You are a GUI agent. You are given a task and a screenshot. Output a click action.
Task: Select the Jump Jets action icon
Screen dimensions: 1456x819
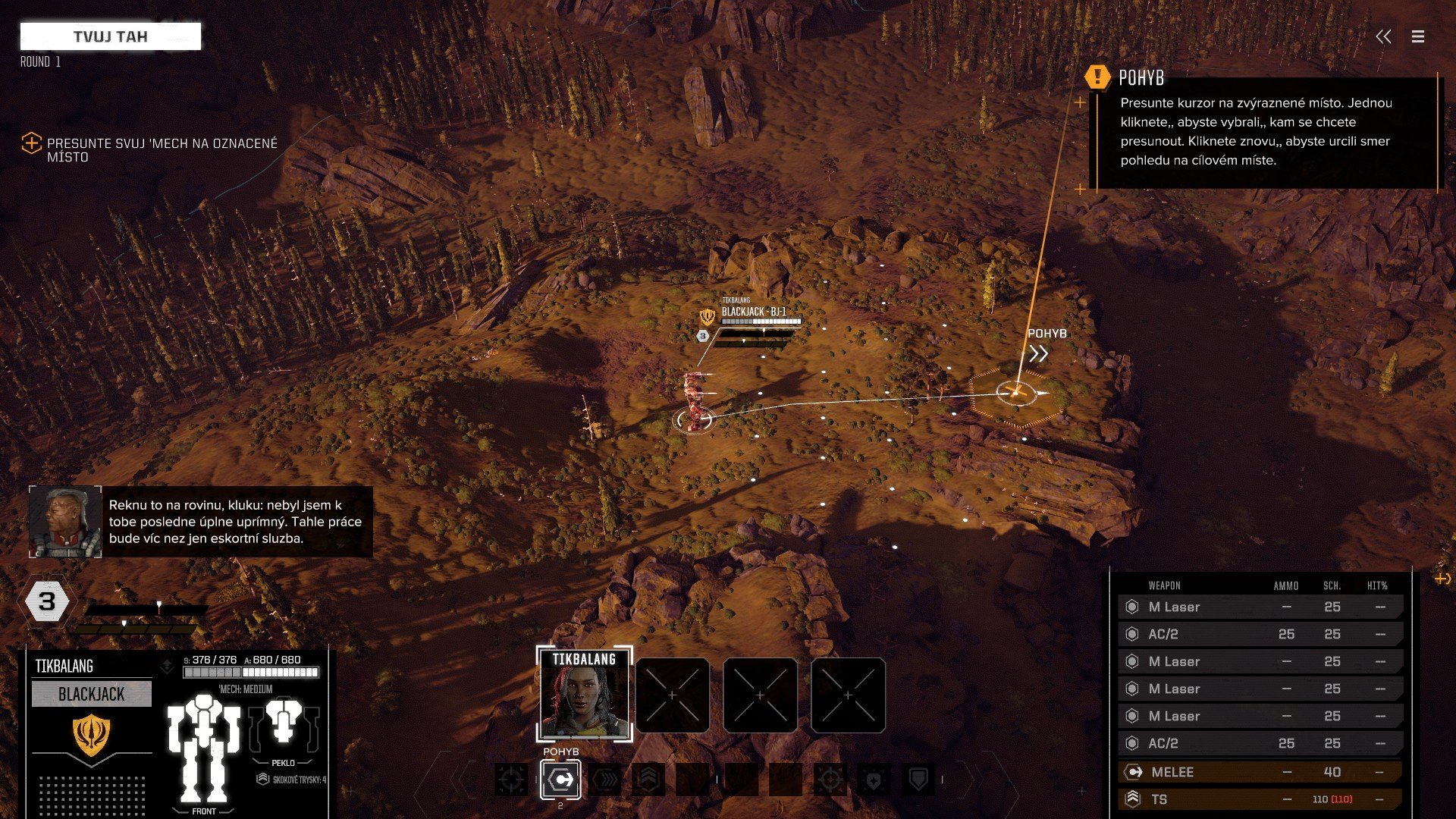[x=651, y=779]
